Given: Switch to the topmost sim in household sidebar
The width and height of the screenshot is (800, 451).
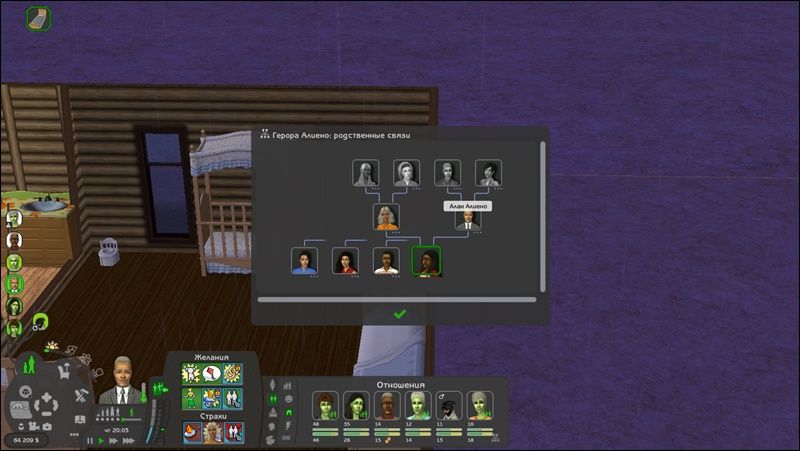Looking at the screenshot, I should click(15, 217).
